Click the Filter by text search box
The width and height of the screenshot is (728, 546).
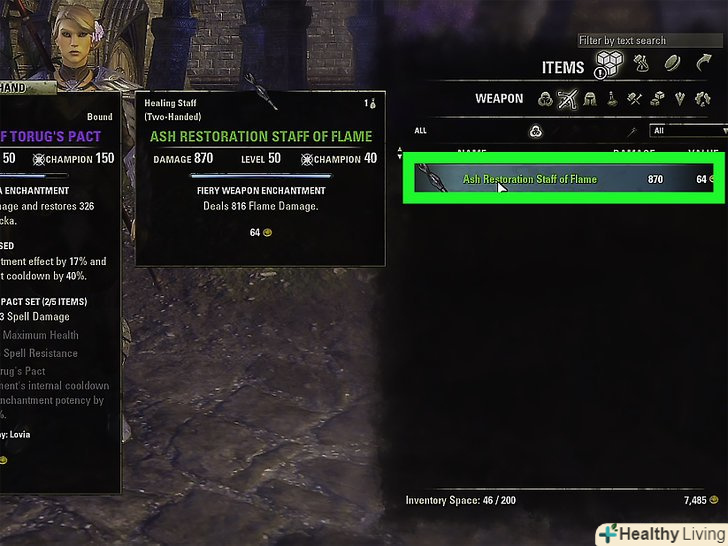click(x=636, y=41)
